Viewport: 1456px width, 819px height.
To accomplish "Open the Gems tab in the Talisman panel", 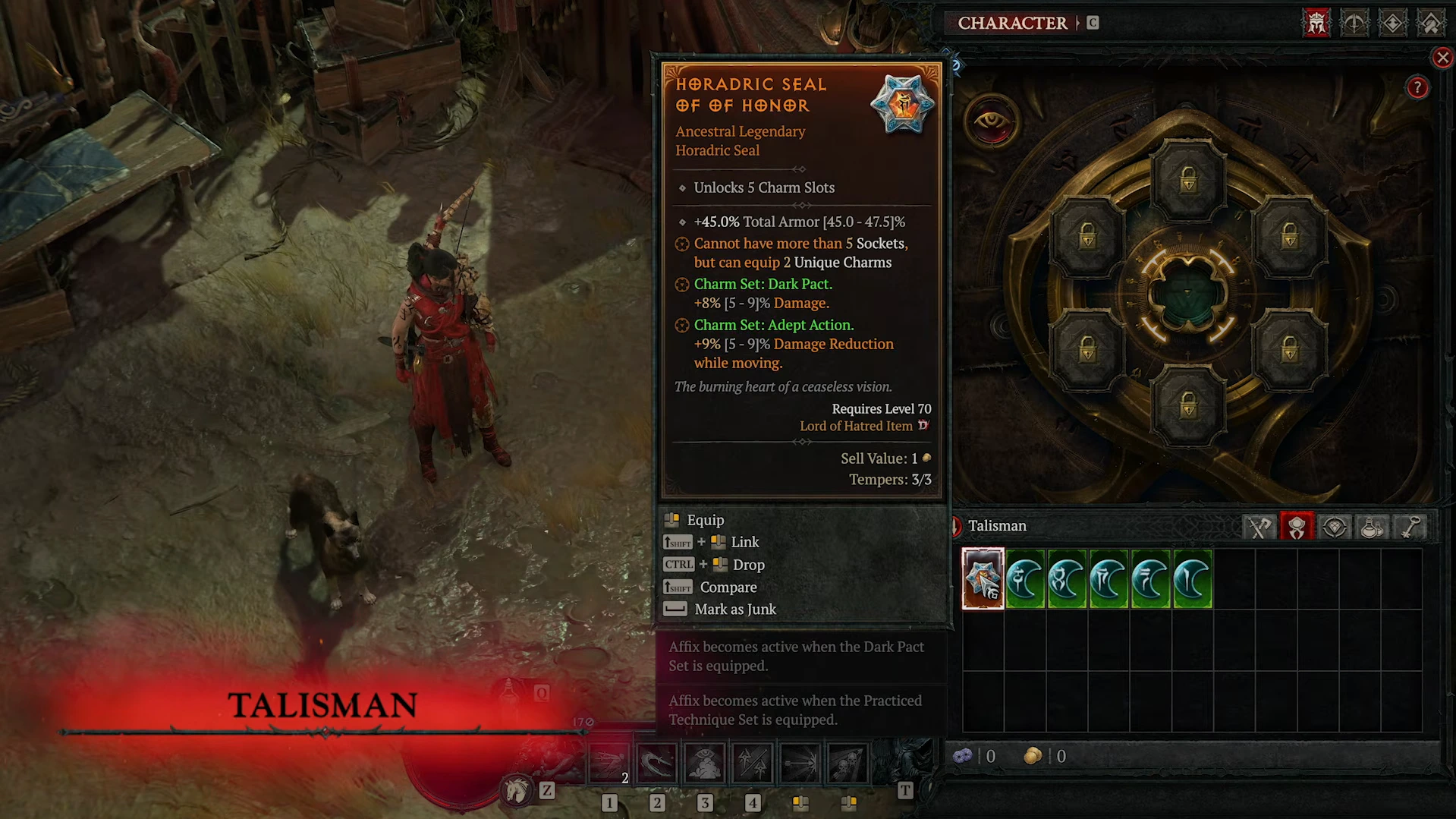I will (1335, 526).
